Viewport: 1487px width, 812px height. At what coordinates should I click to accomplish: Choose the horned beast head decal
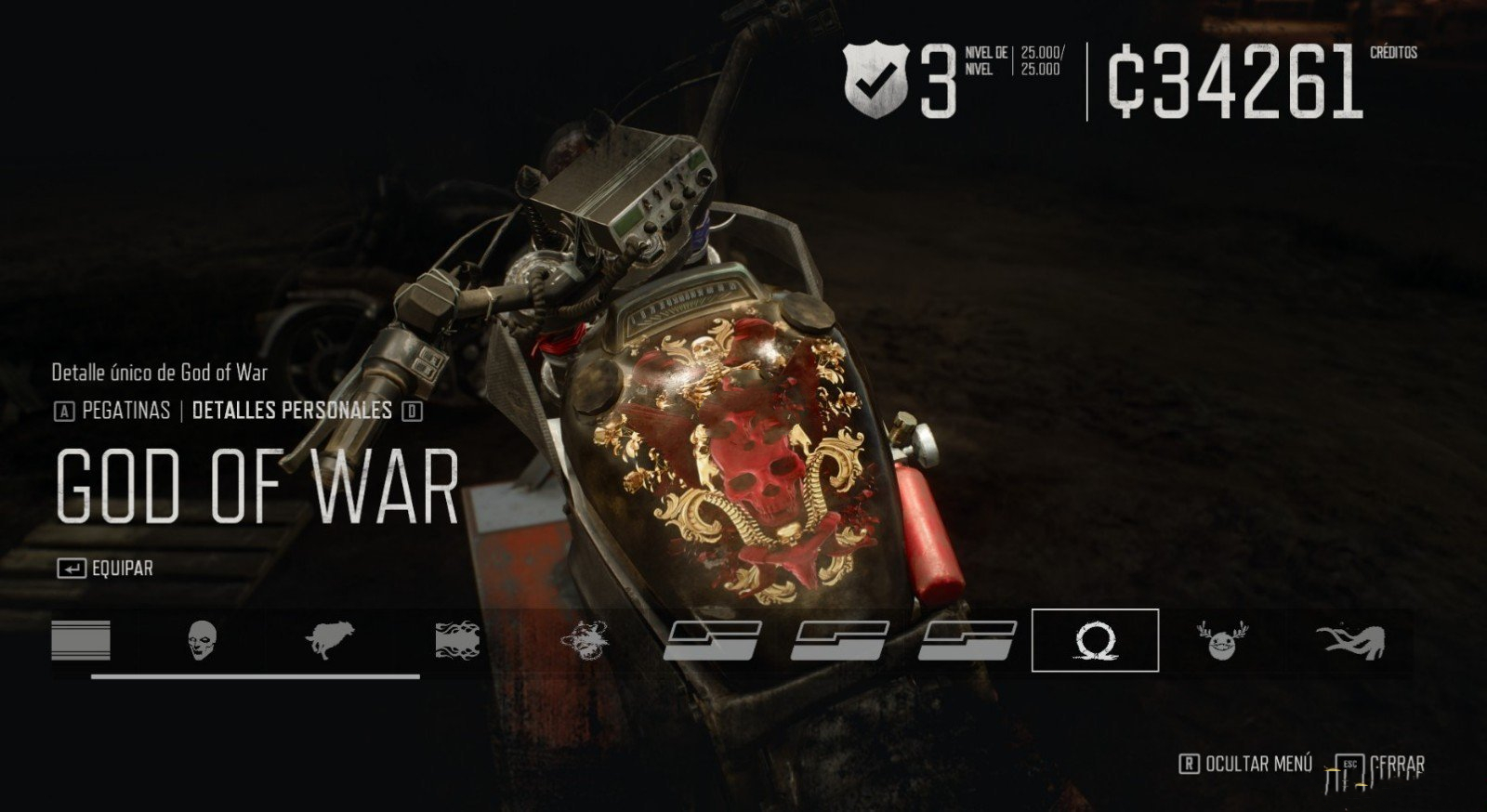586,640
